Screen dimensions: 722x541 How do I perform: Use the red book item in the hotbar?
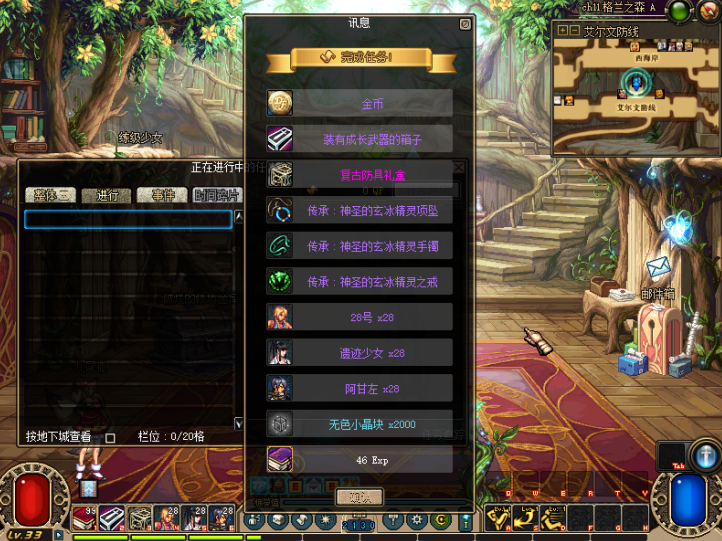pos(85,518)
